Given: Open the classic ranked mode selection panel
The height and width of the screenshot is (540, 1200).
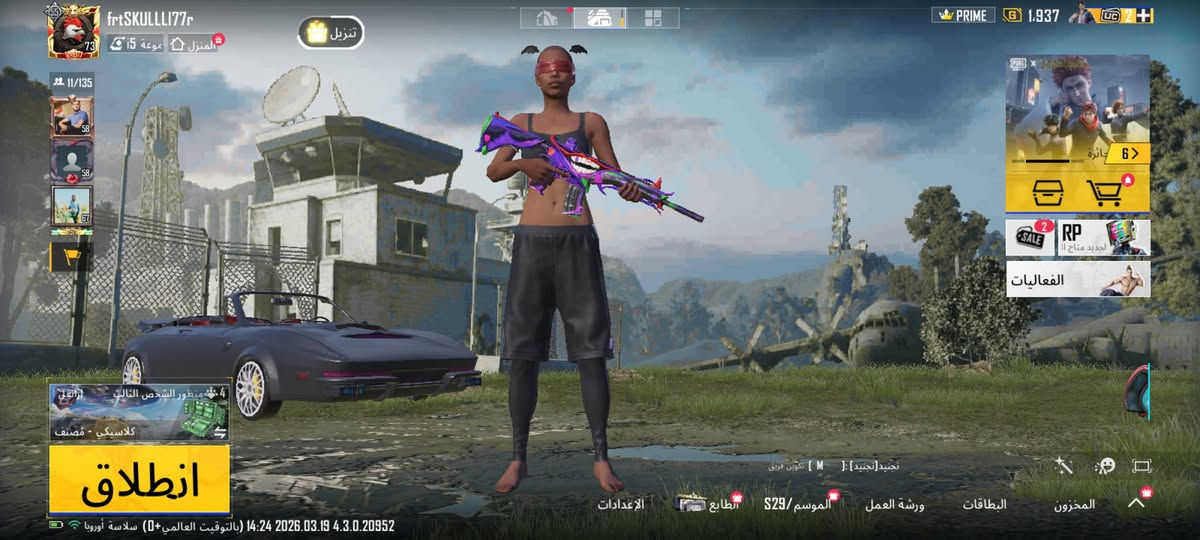Looking at the screenshot, I should point(139,412).
